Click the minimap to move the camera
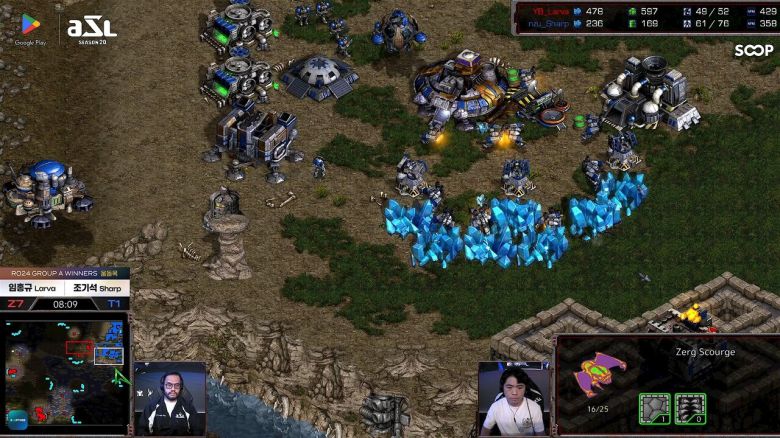The height and width of the screenshot is (438, 780). (65, 368)
